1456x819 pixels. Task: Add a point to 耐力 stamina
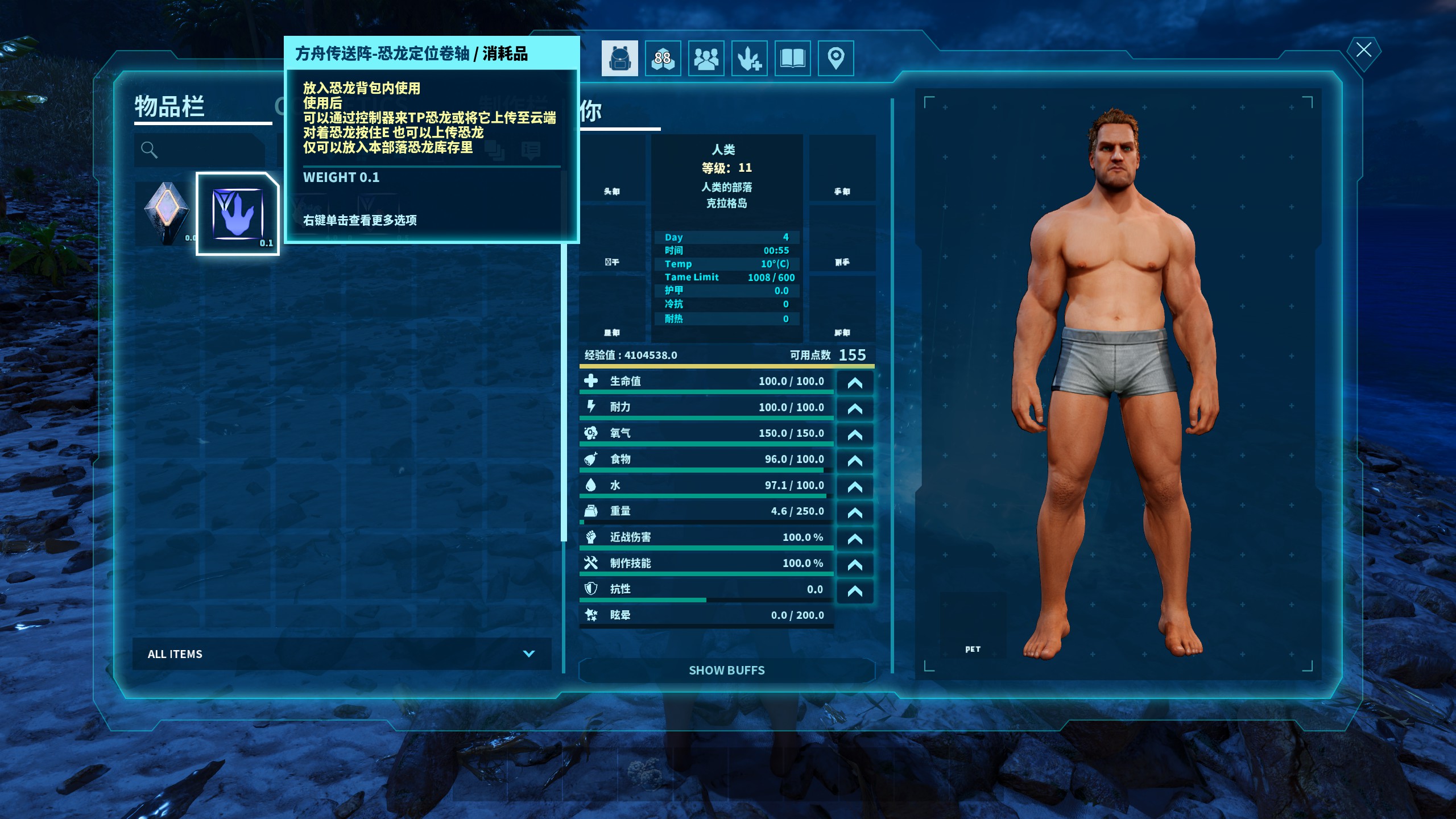854,408
